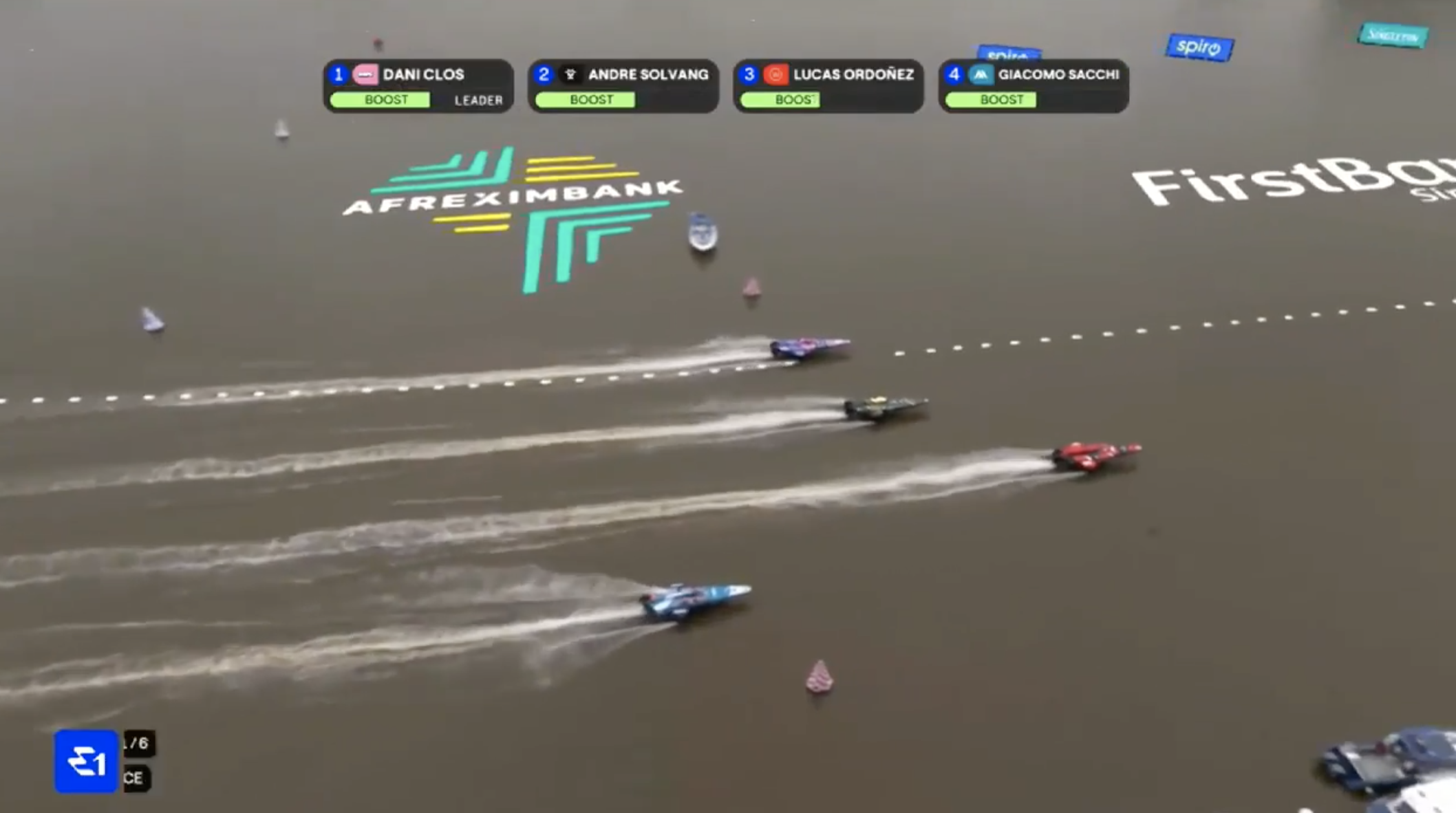Click the blue E1 logo badge
The image size is (1456, 813).
tap(86, 761)
